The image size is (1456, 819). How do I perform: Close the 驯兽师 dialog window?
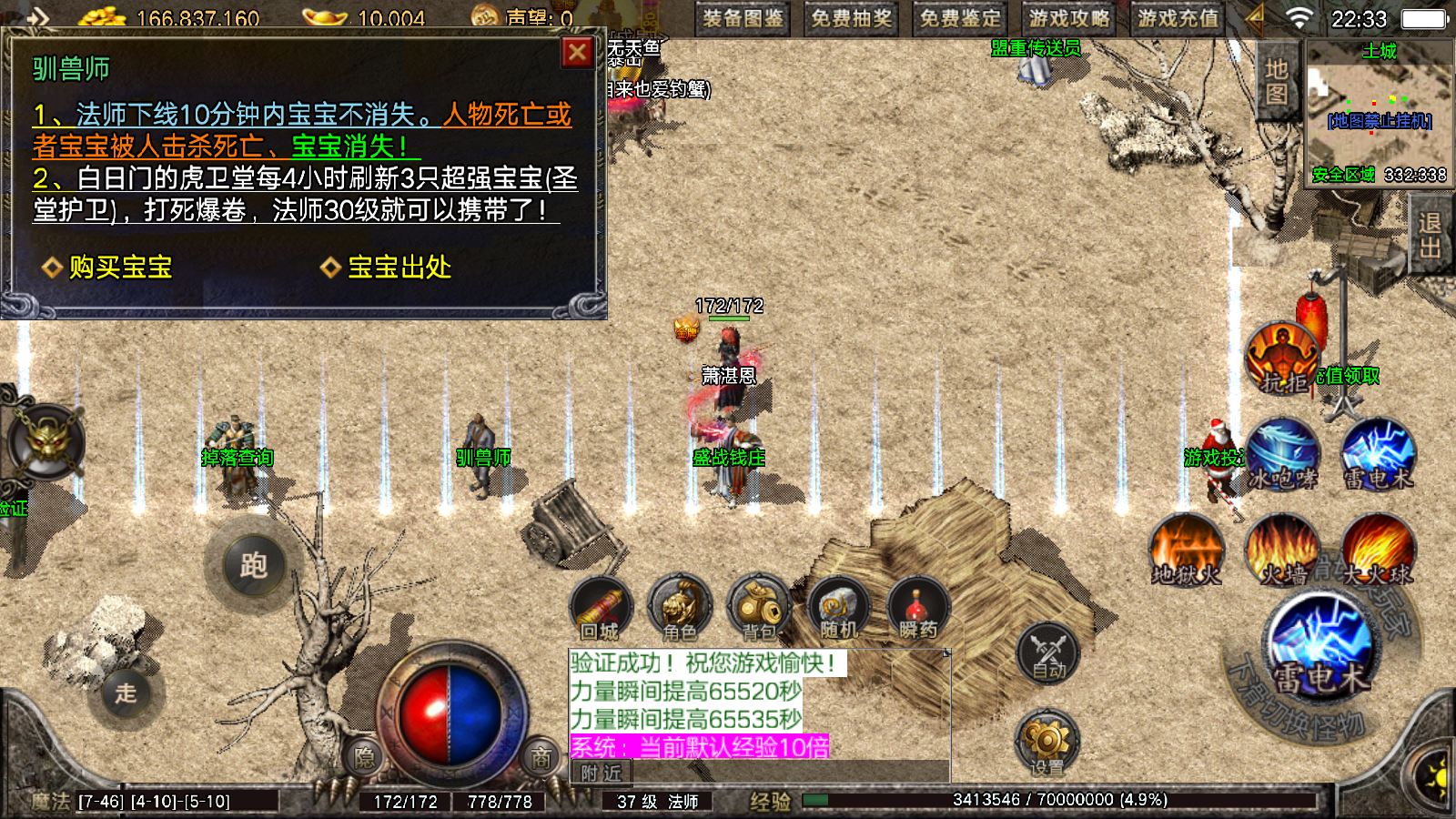tap(577, 53)
